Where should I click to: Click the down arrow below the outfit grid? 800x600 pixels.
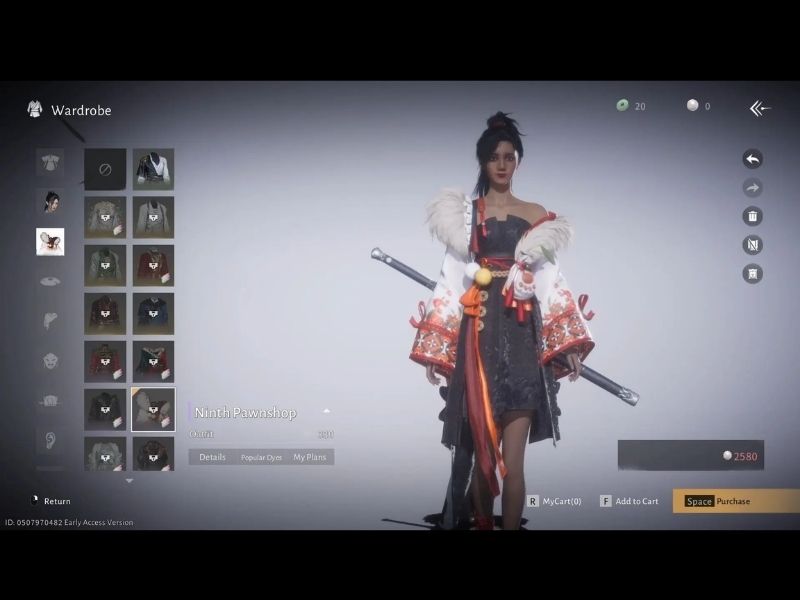[128, 481]
